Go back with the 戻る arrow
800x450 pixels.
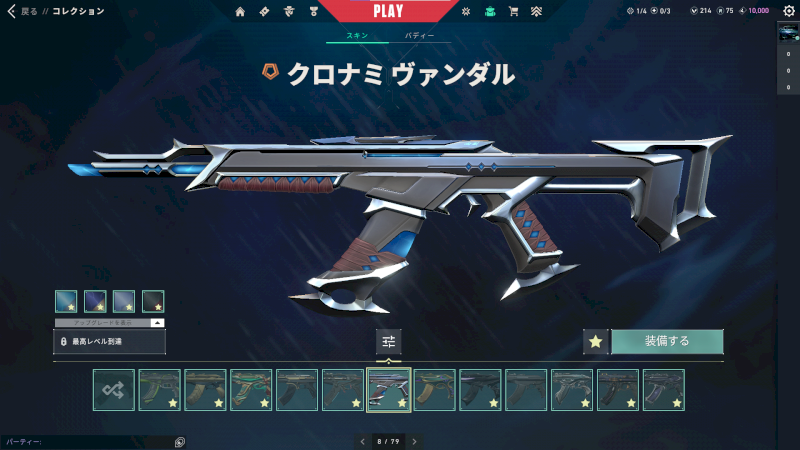click(x=12, y=11)
